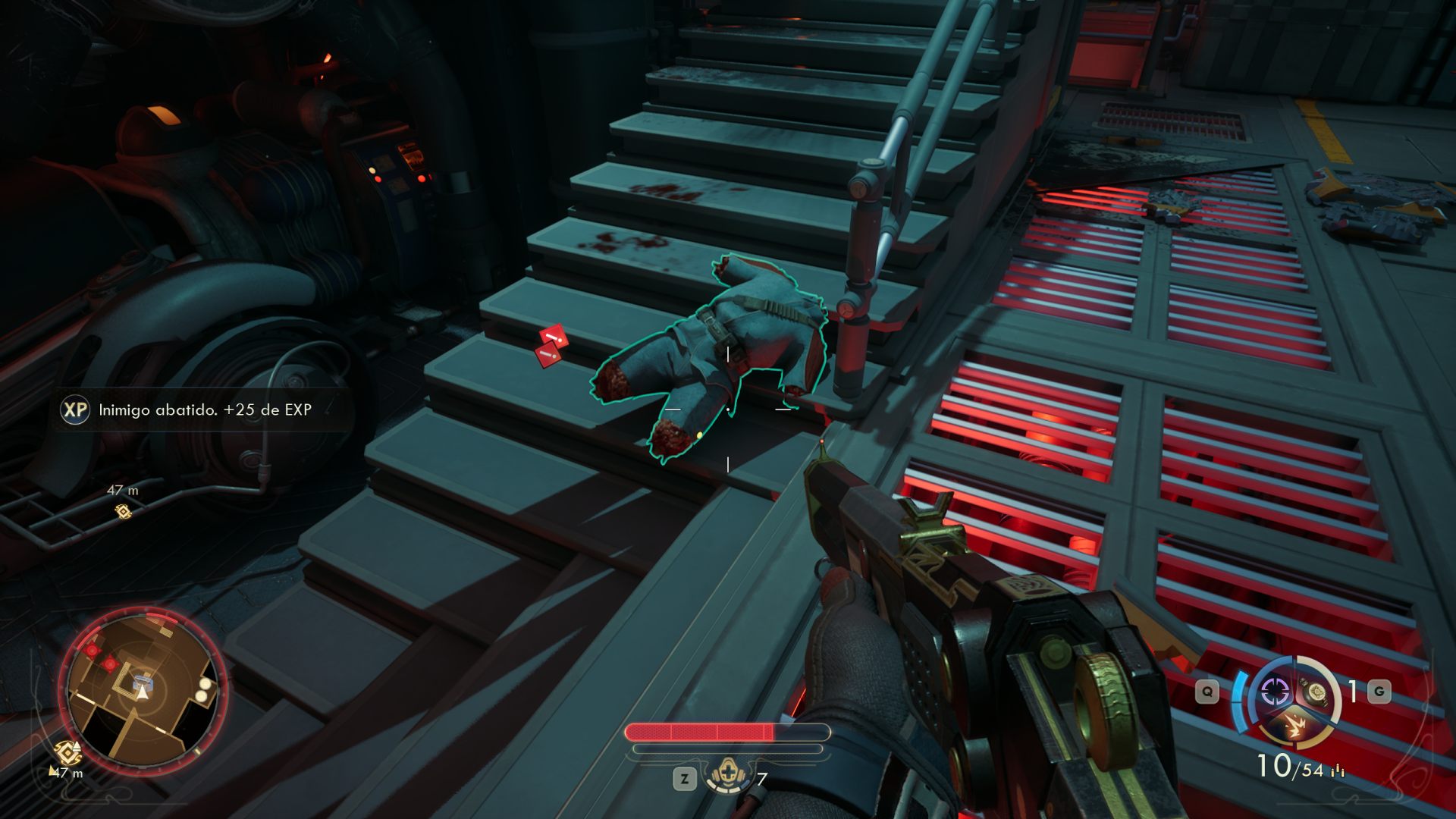Select the grenade throwable icon
Screen dimensions: 1456x819
[x=1314, y=692]
